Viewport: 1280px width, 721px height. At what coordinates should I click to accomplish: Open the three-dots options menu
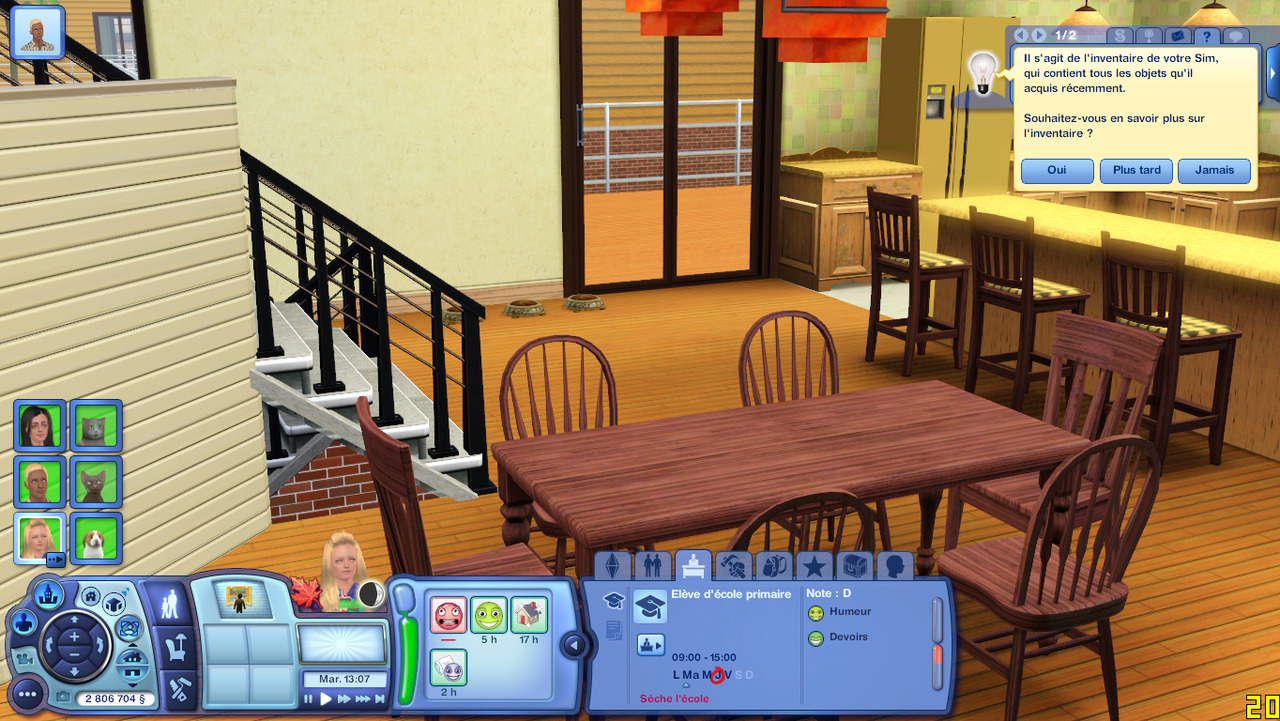(x=27, y=693)
